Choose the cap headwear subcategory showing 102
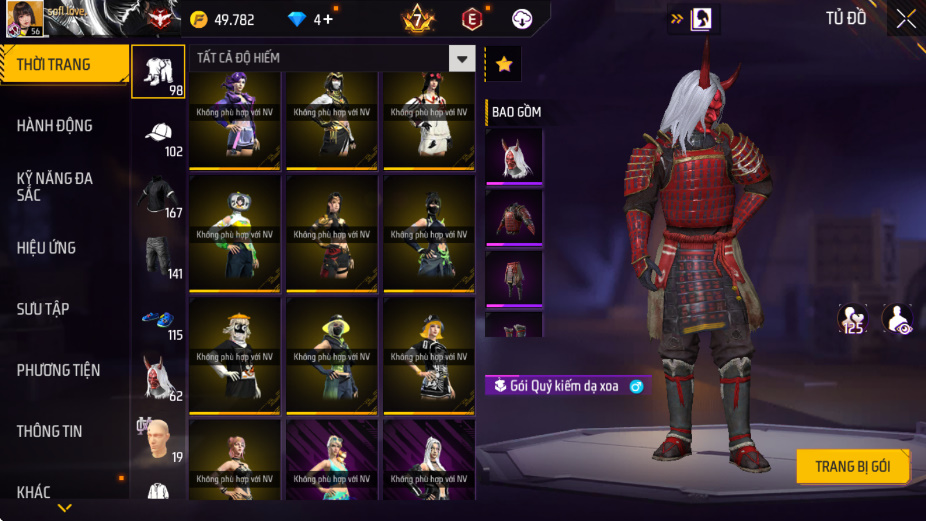The width and height of the screenshot is (926, 521). 158,135
